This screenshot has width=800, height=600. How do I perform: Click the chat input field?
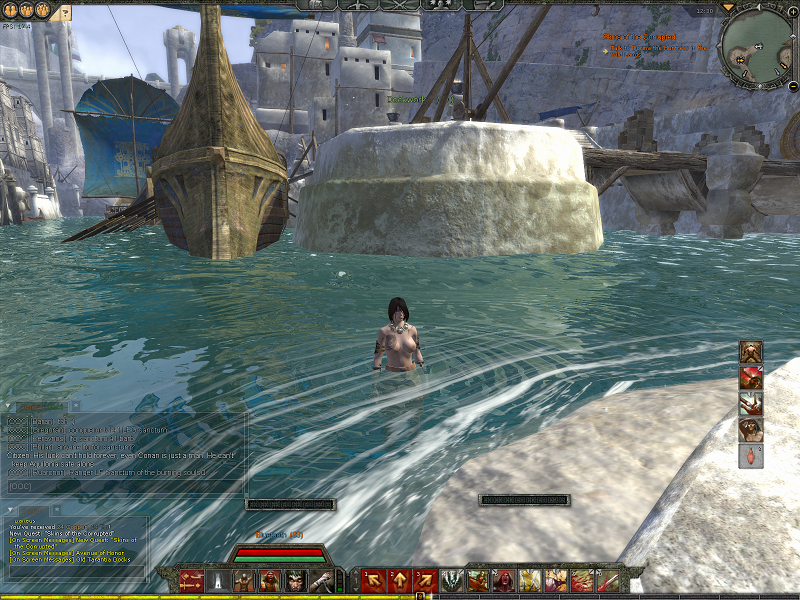click(x=125, y=486)
